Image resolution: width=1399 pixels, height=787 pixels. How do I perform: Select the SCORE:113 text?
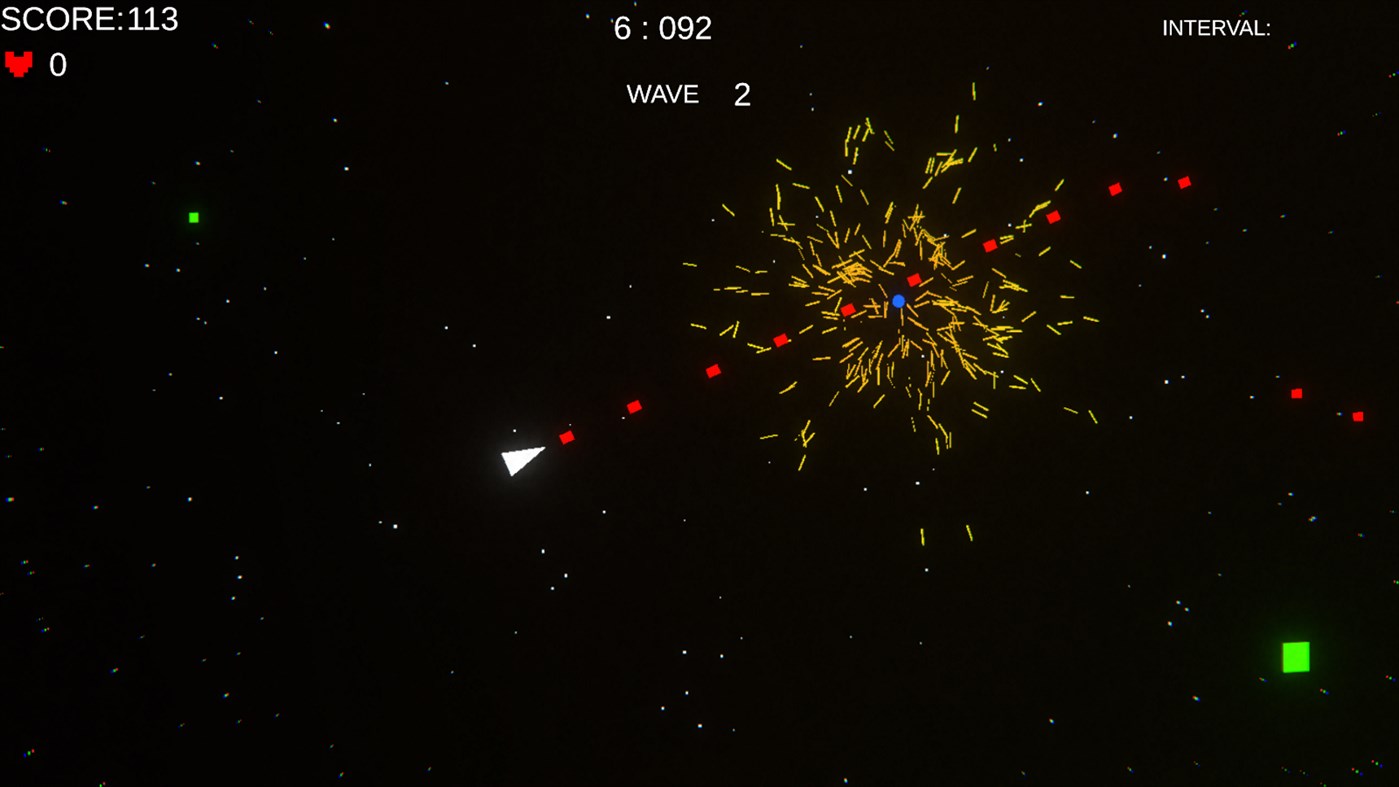(88, 18)
